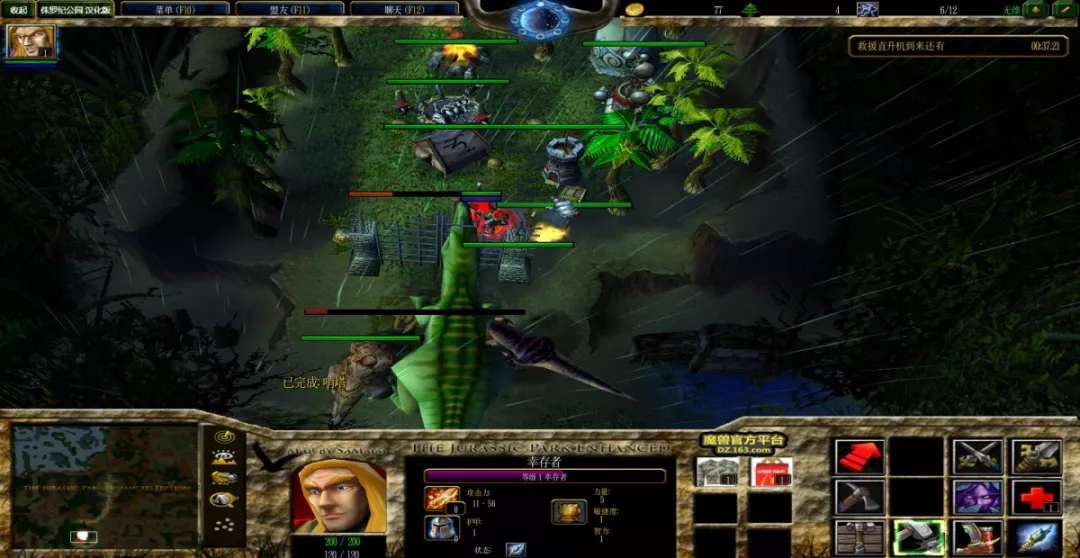The width and height of the screenshot is (1080, 558).
Task: Click the 收起 collapse button
Action: coord(18,9)
